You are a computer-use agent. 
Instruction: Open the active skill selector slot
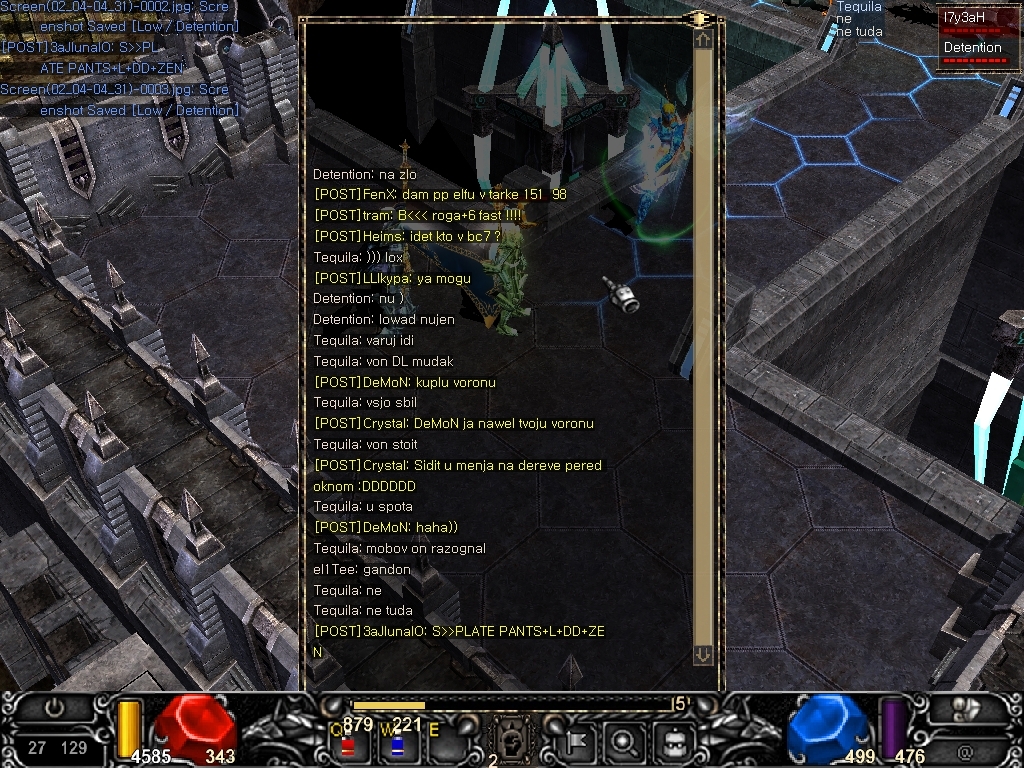click(x=507, y=741)
